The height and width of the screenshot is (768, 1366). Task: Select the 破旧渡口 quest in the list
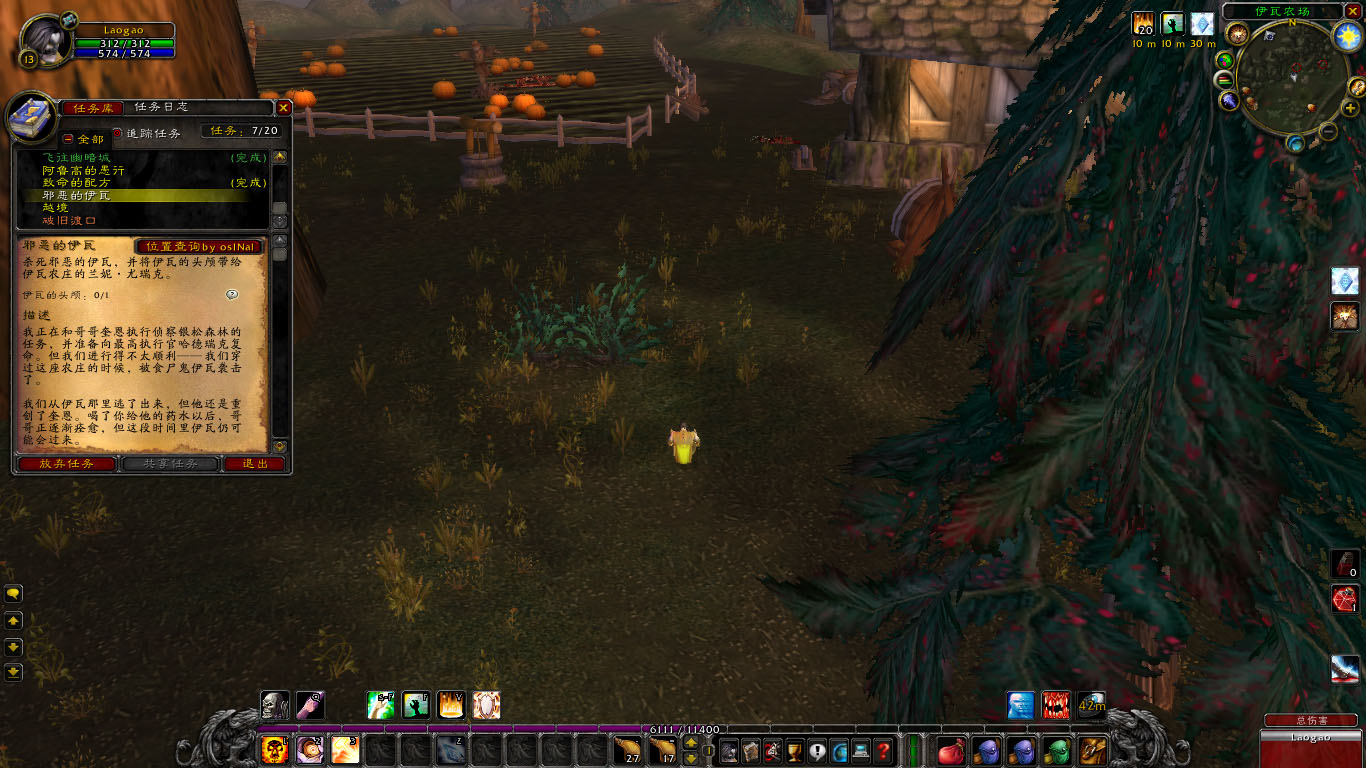69,220
